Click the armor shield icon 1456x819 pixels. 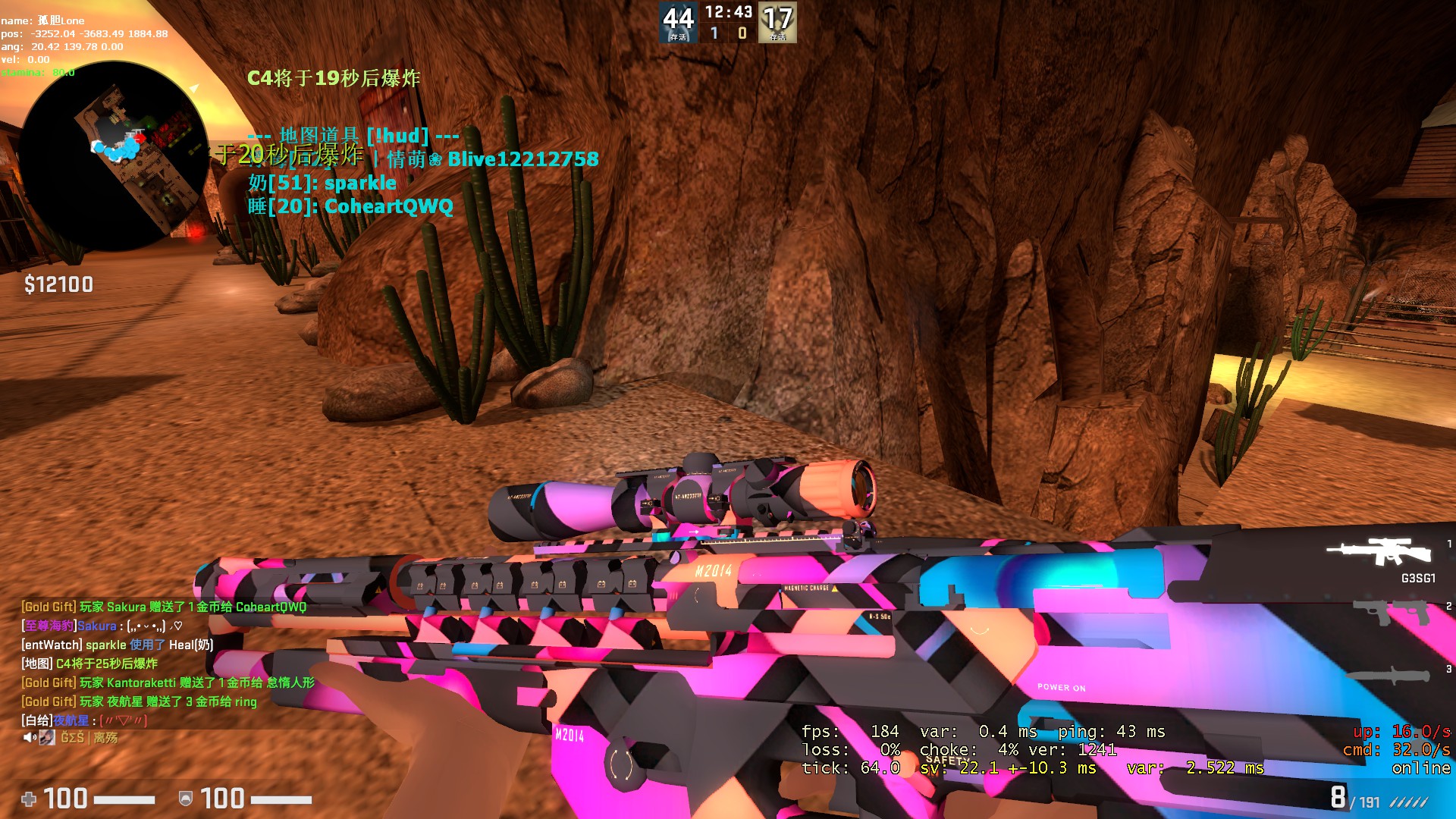tap(186, 799)
